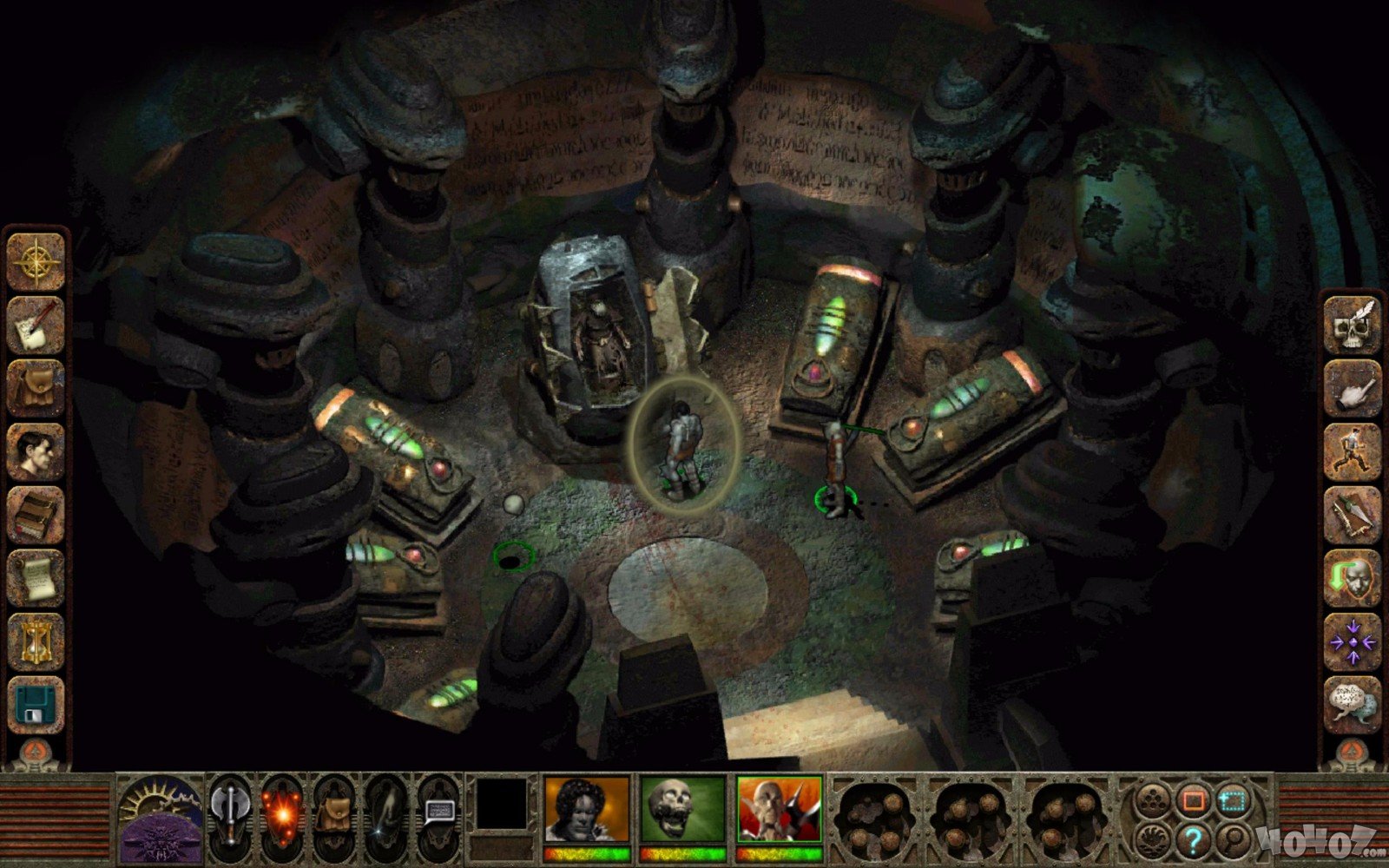
Task: Select the Nameless One portrait
Action: pos(586,811)
